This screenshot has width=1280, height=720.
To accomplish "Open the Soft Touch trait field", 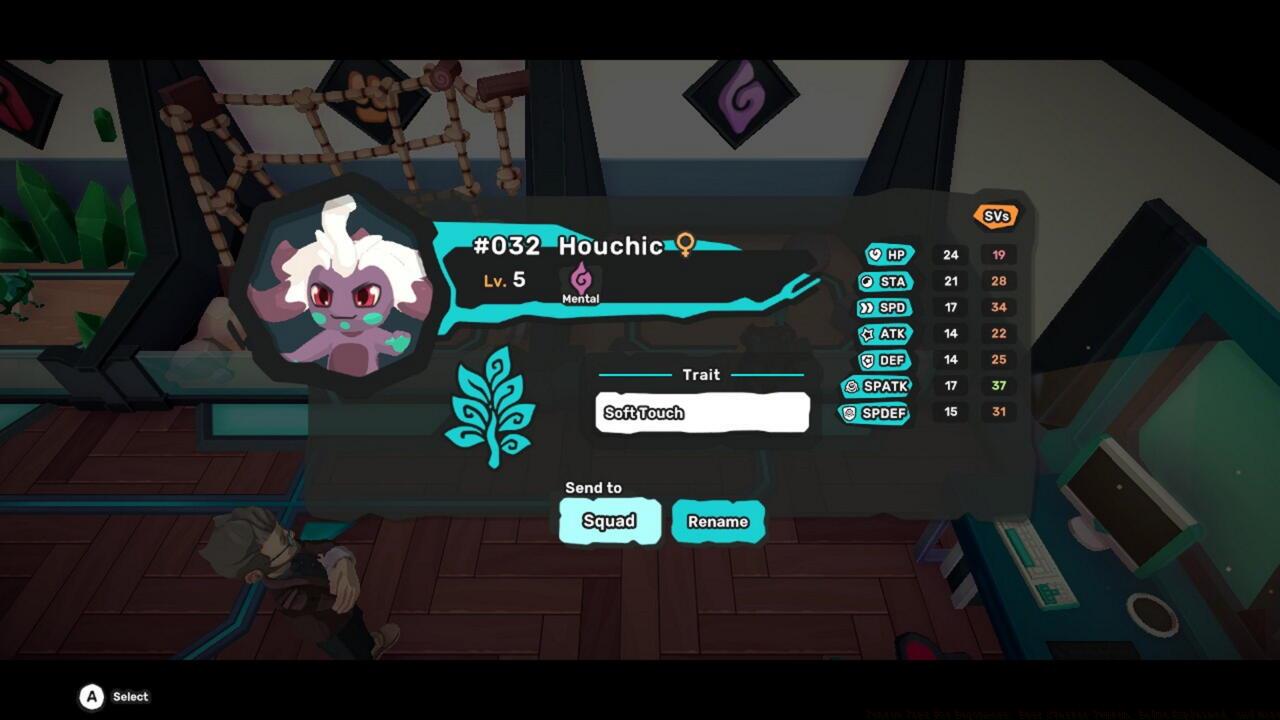I will point(701,412).
